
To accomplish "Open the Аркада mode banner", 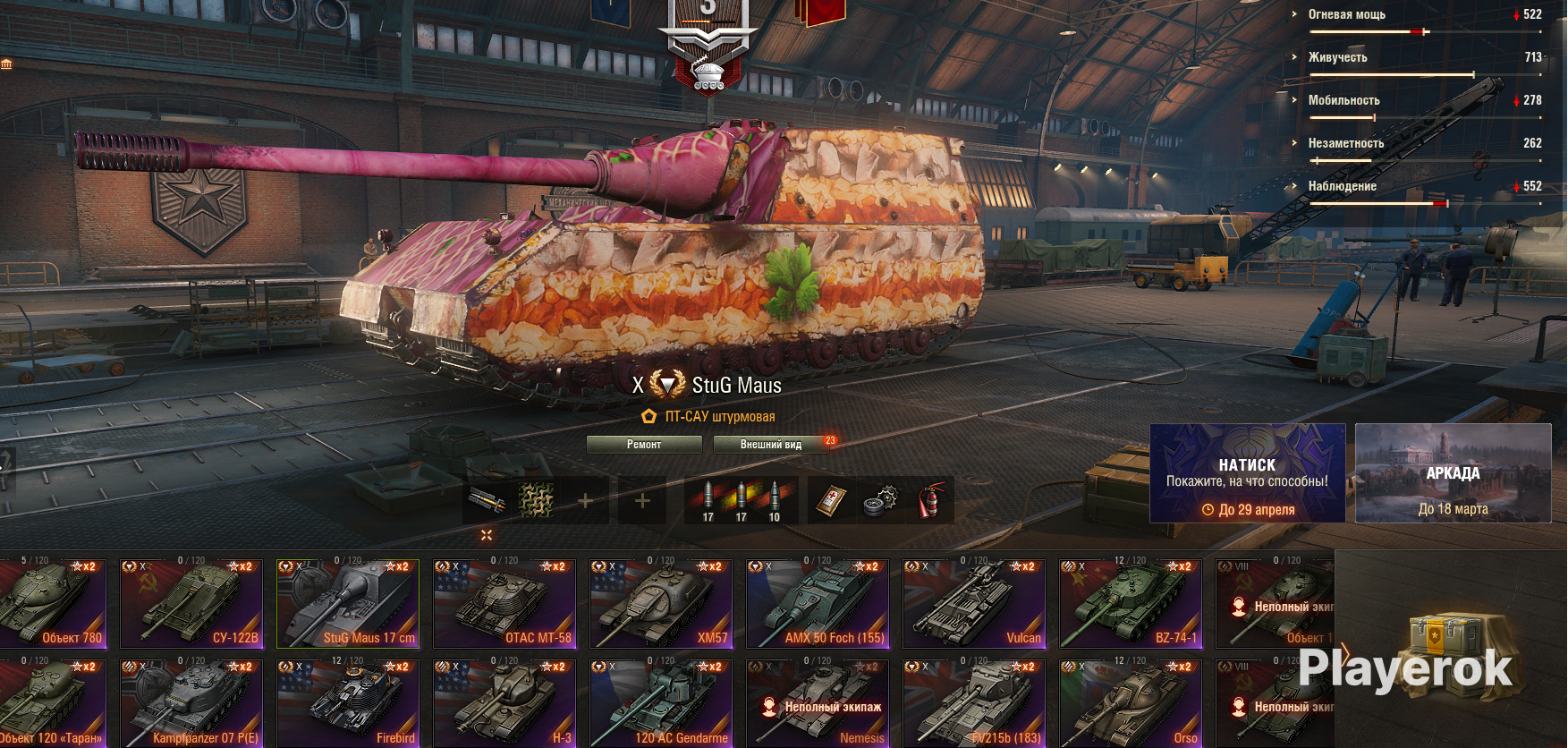I will (x=1453, y=473).
